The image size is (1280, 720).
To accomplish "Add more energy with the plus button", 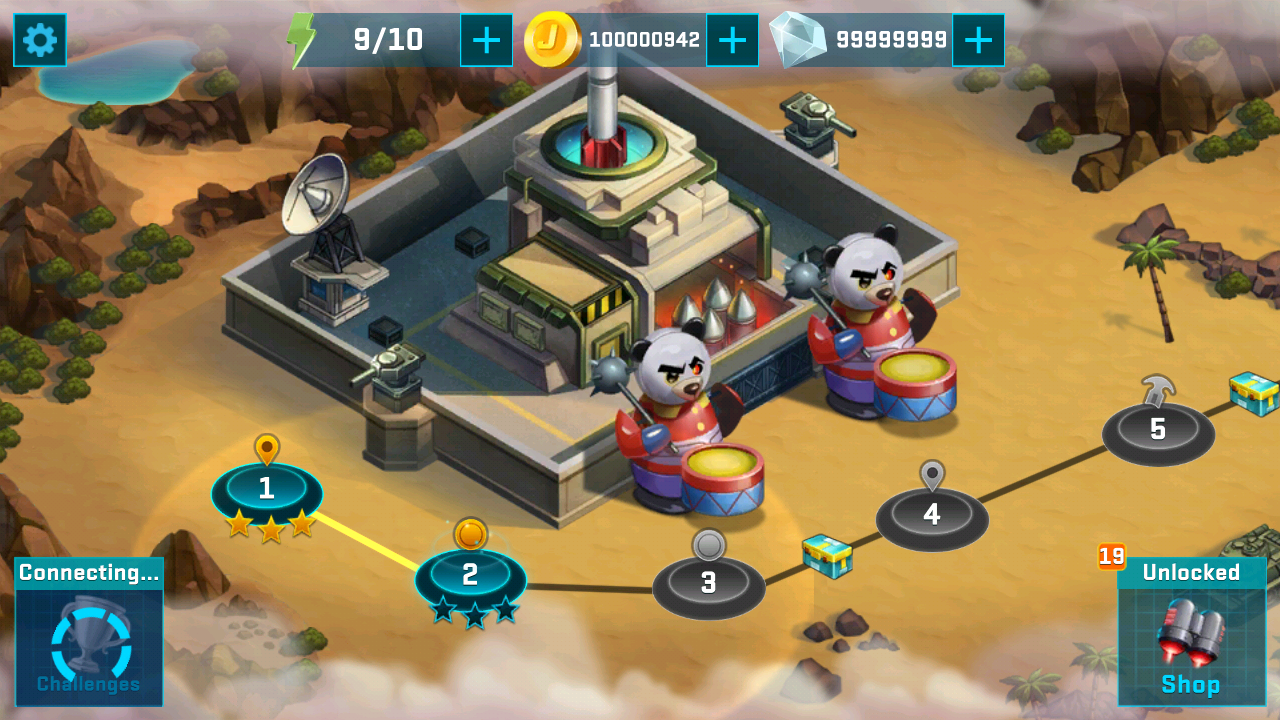I will [486, 40].
